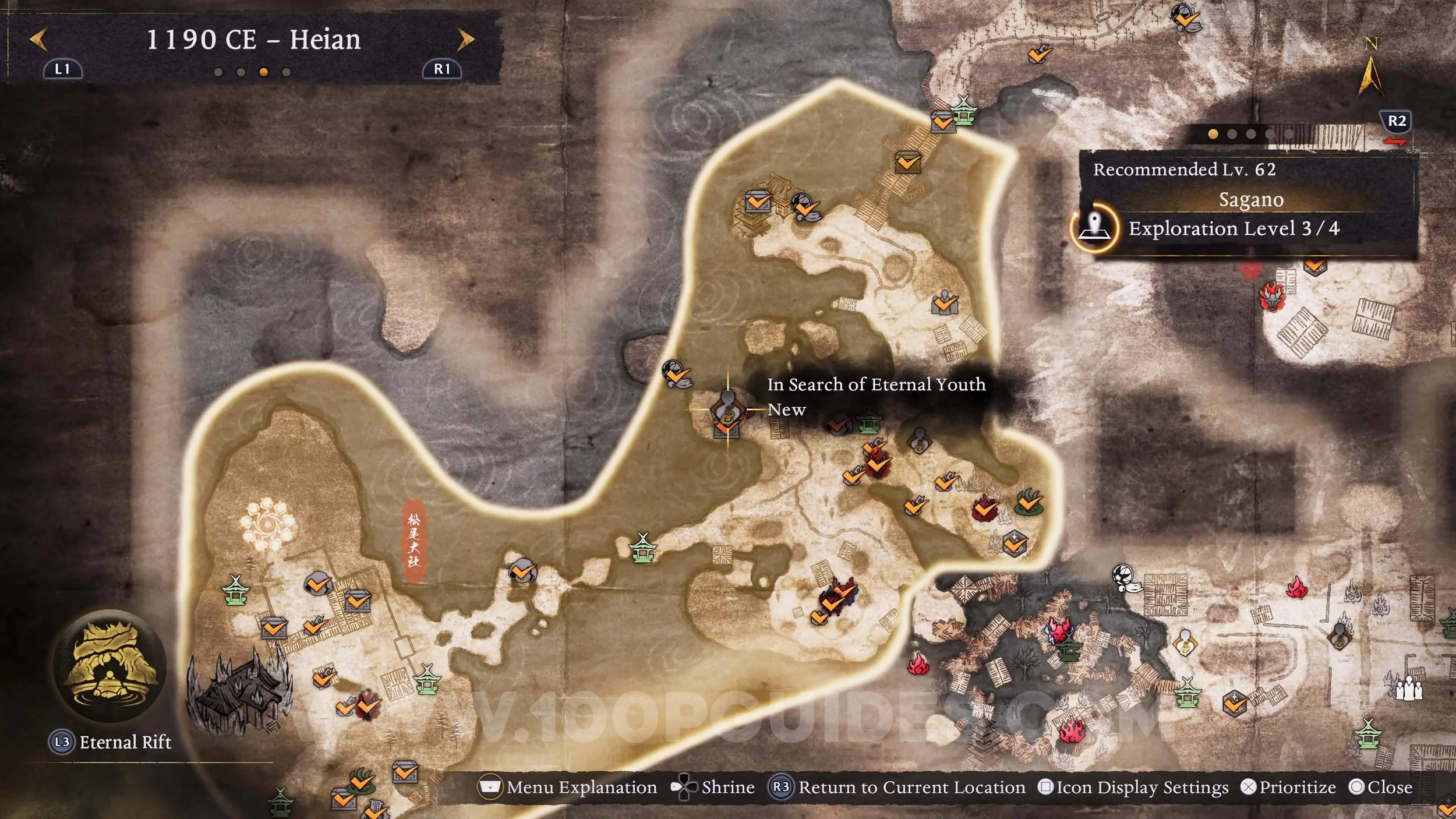Screen dimensions: 1456x819
Task: Select the glowing white flower map marker
Action: click(267, 524)
